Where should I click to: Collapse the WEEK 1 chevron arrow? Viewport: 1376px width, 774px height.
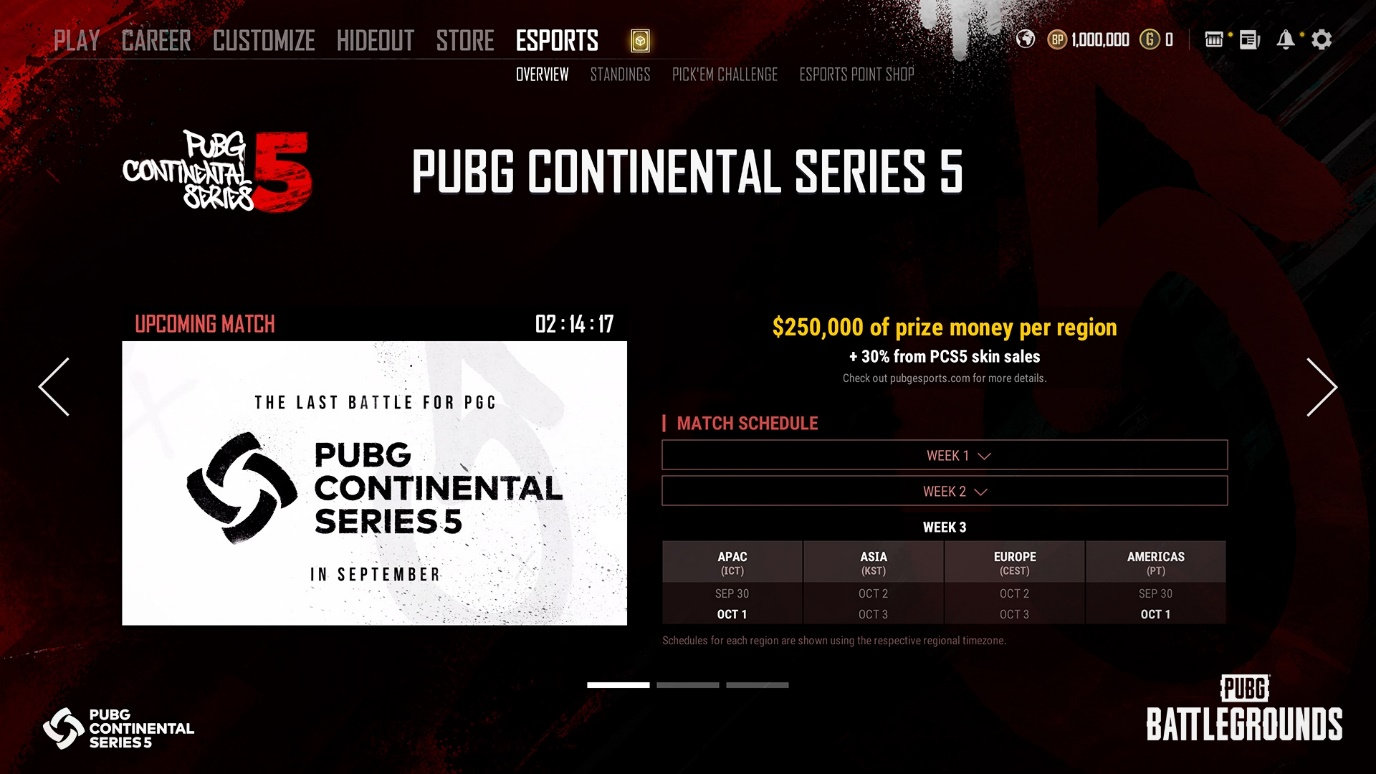[x=985, y=454]
